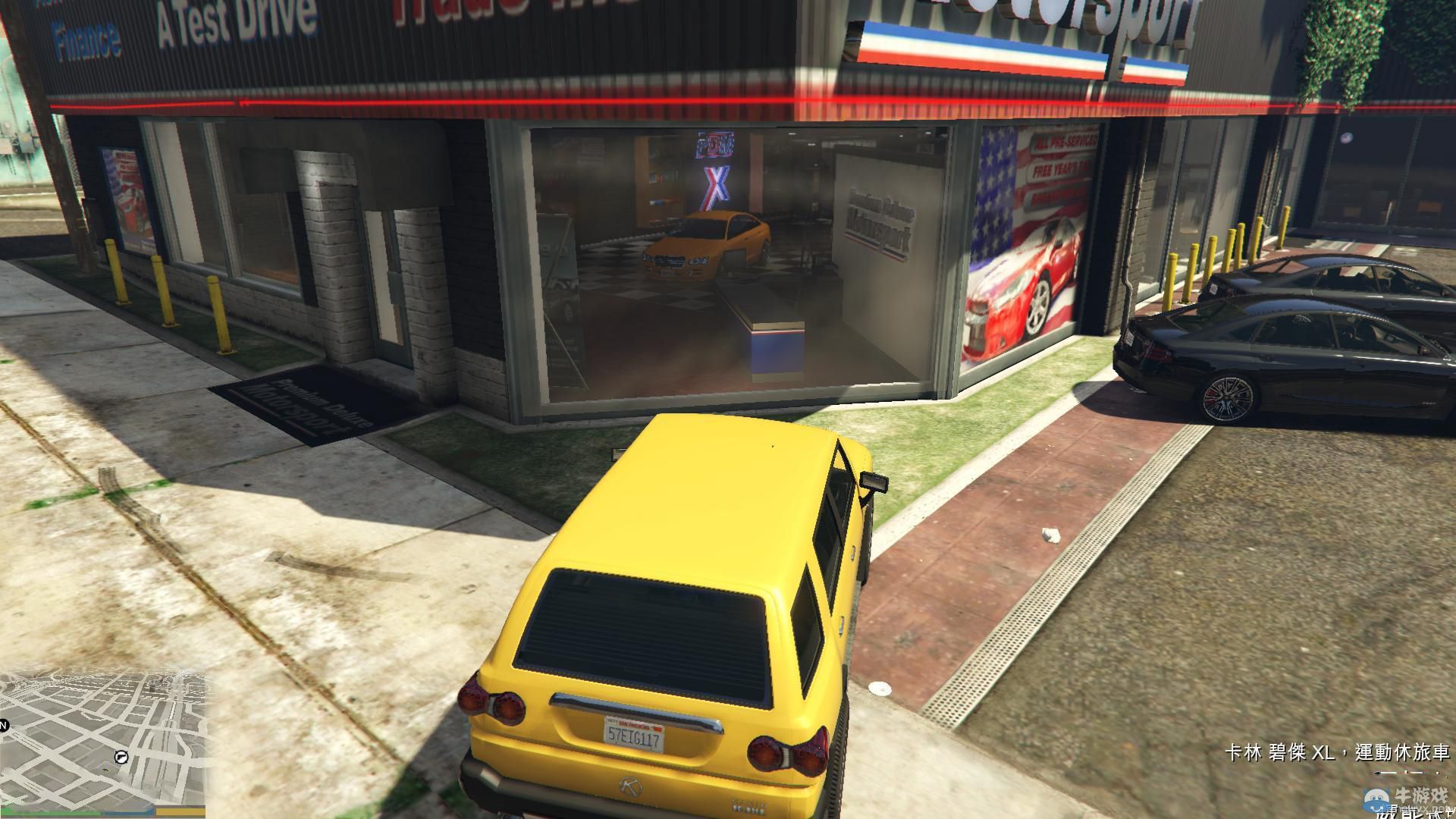Click the player arrow blip on the minimap
Viewport: 1456px width, 819px height.
point(105,769)
